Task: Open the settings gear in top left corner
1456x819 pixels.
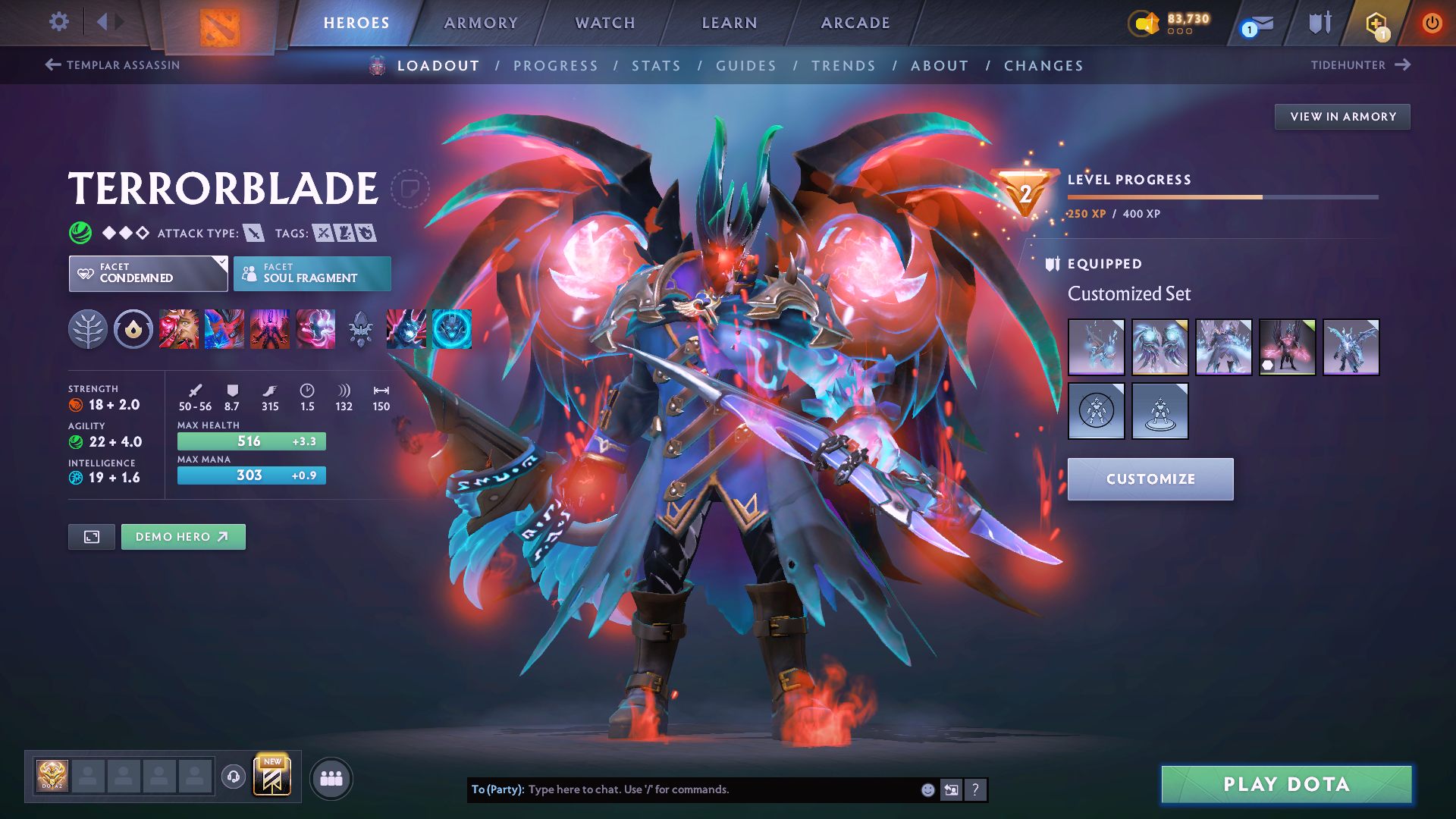Action: coord(58,23)
